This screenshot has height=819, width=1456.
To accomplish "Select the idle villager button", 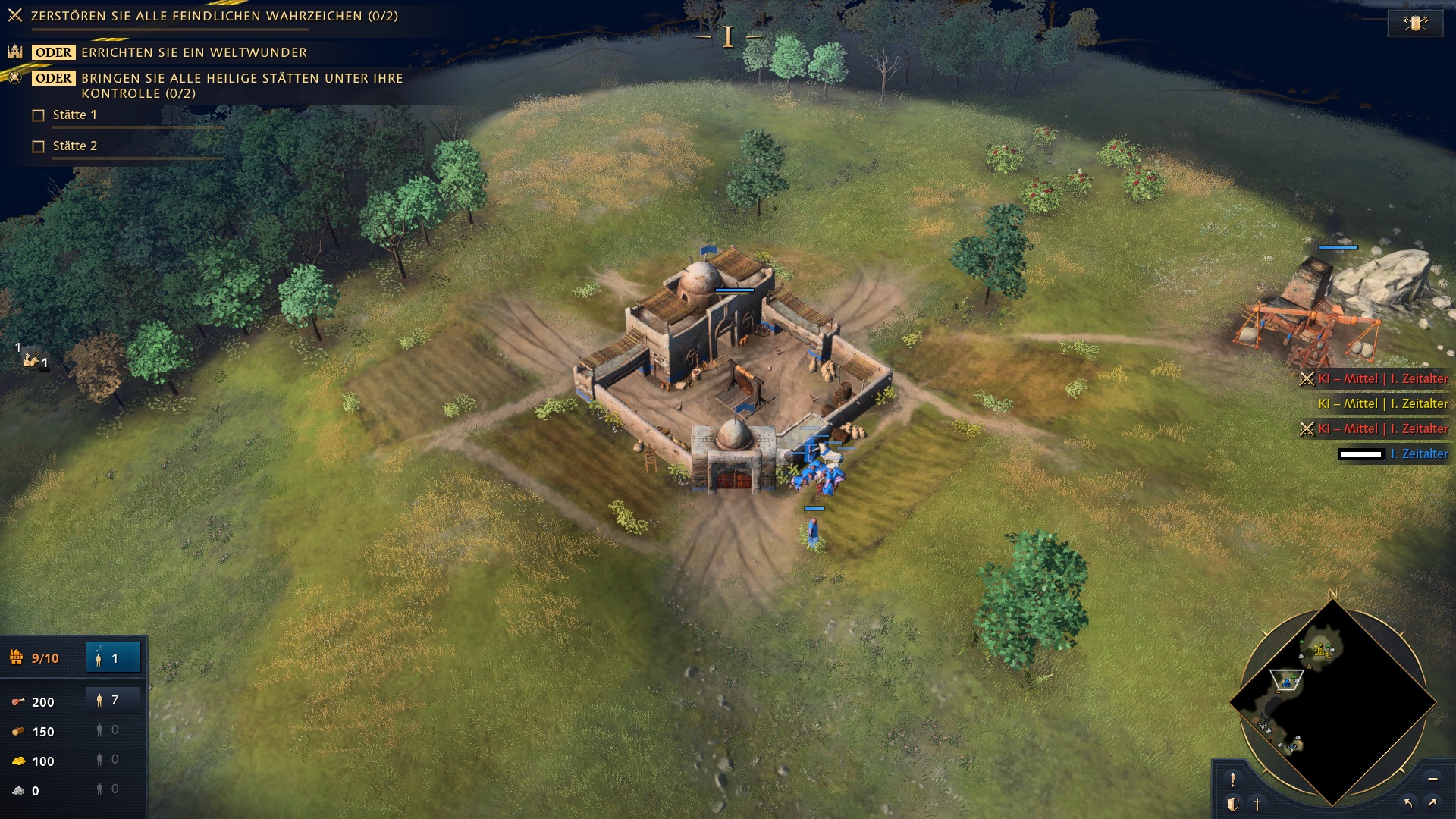I will point(112,658).
